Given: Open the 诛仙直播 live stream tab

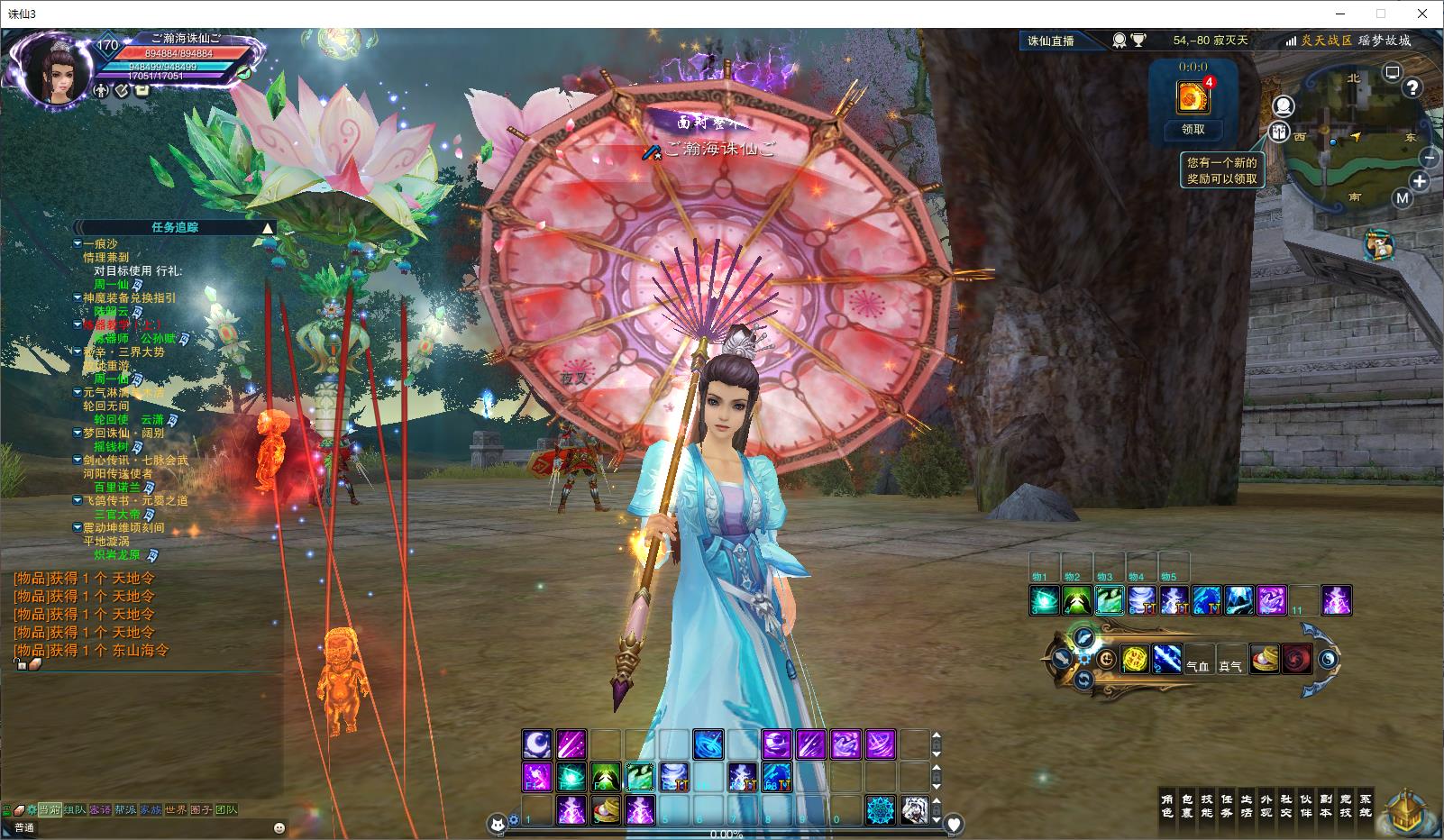Looking at the screenshot, I should point(1051,41).
